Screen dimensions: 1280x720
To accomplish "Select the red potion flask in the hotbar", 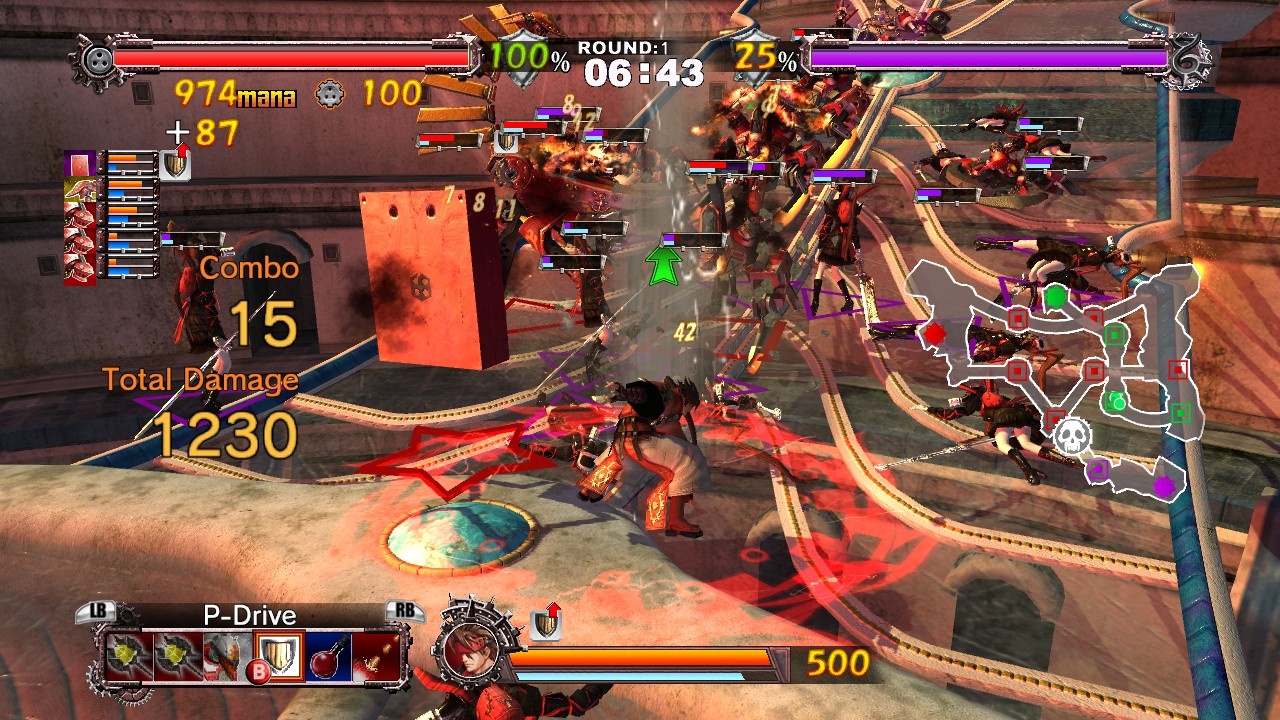I will point(326,655).
